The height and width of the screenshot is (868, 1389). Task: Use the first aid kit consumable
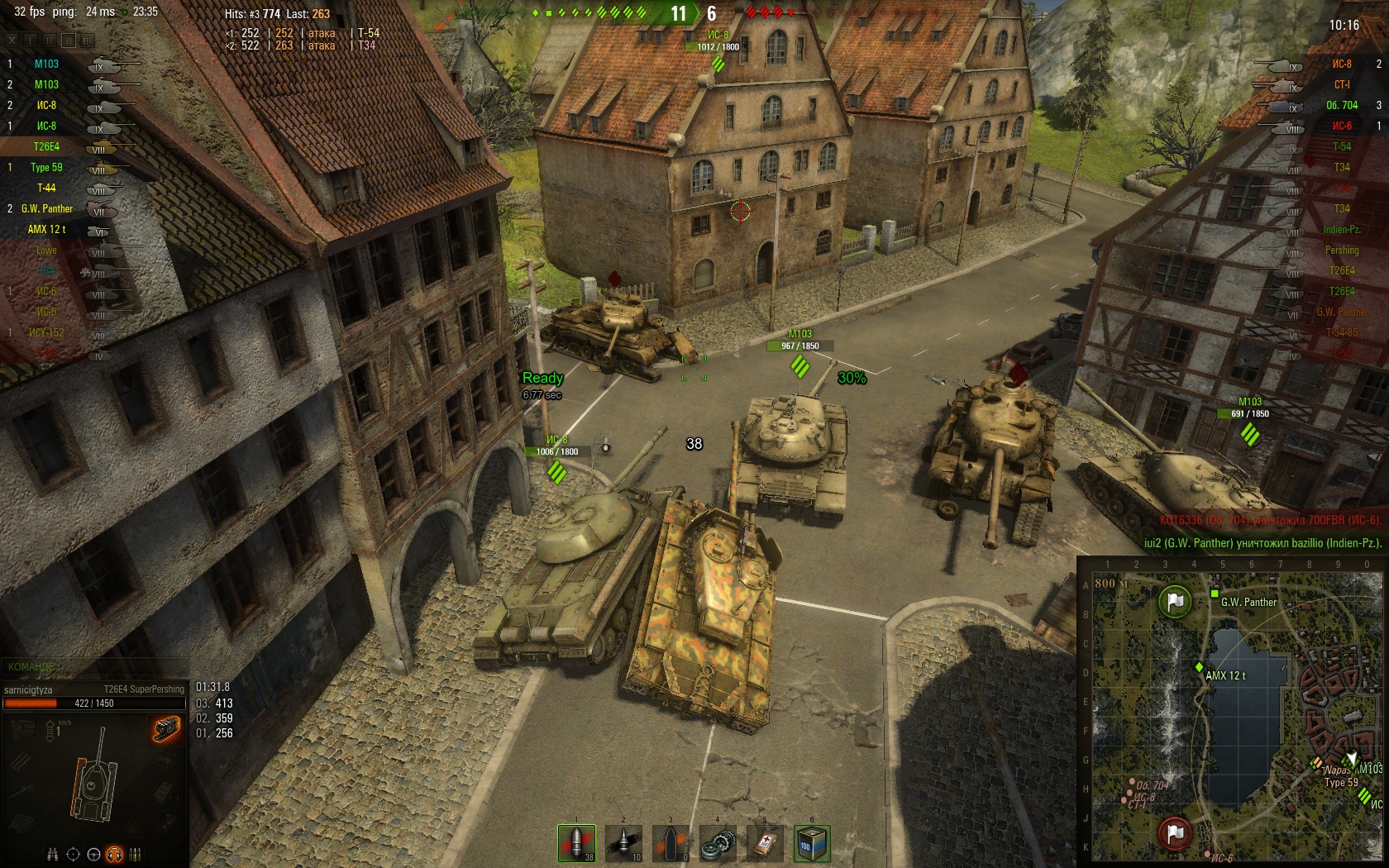tap(764, 843)
